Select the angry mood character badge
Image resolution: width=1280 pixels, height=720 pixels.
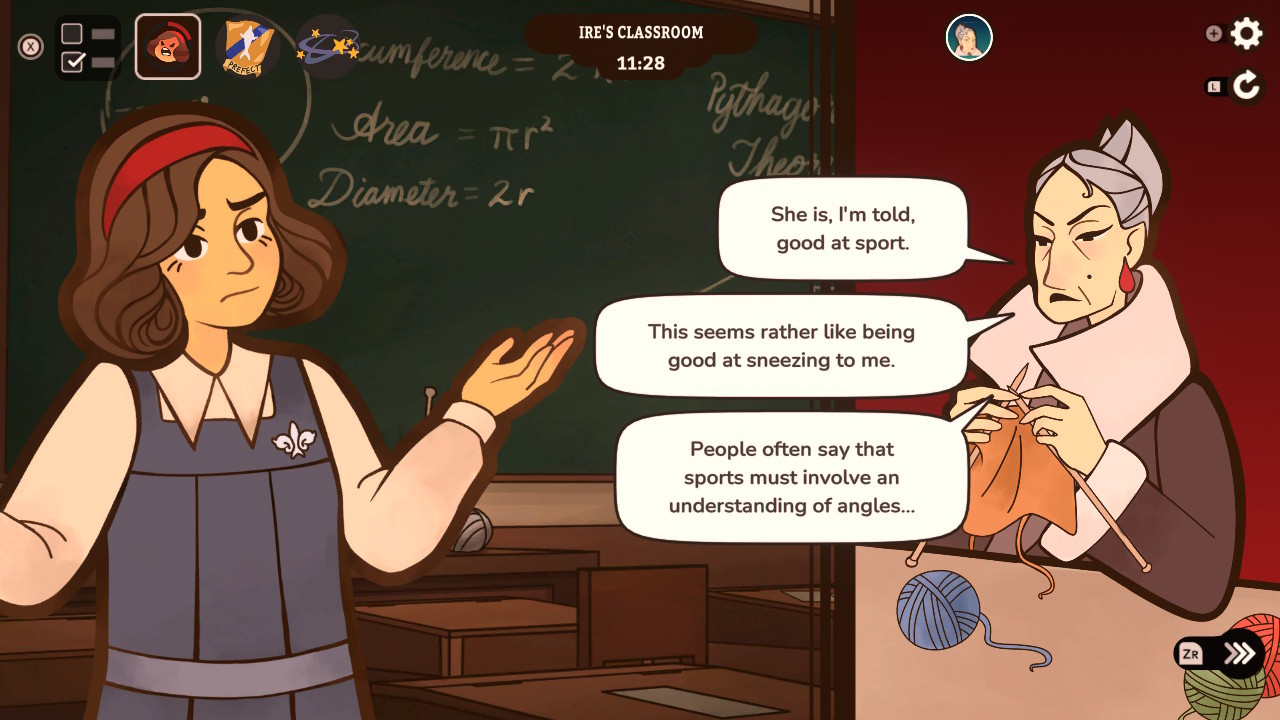(168, 45)
